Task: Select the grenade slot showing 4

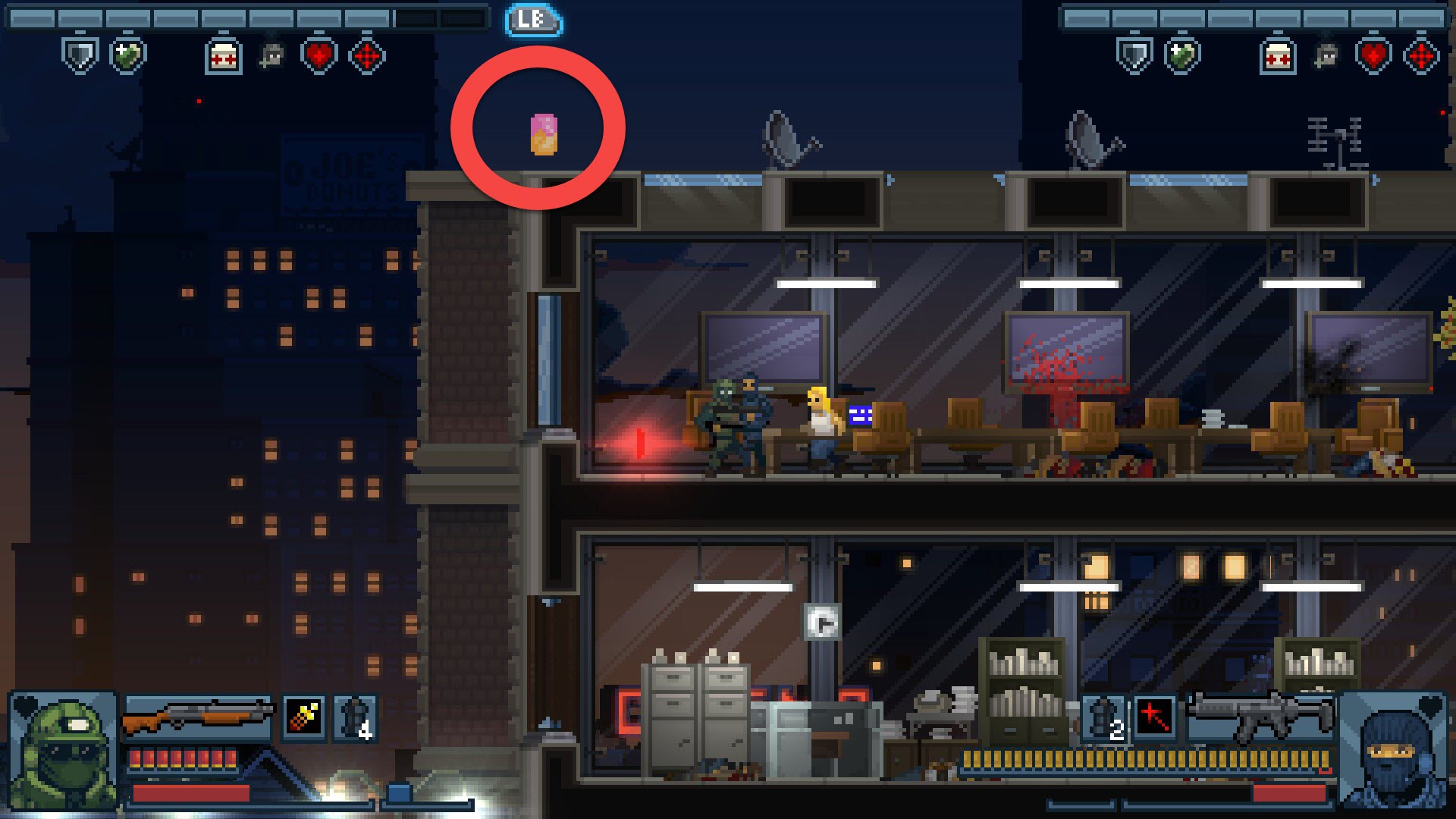Action: point(355,717)
